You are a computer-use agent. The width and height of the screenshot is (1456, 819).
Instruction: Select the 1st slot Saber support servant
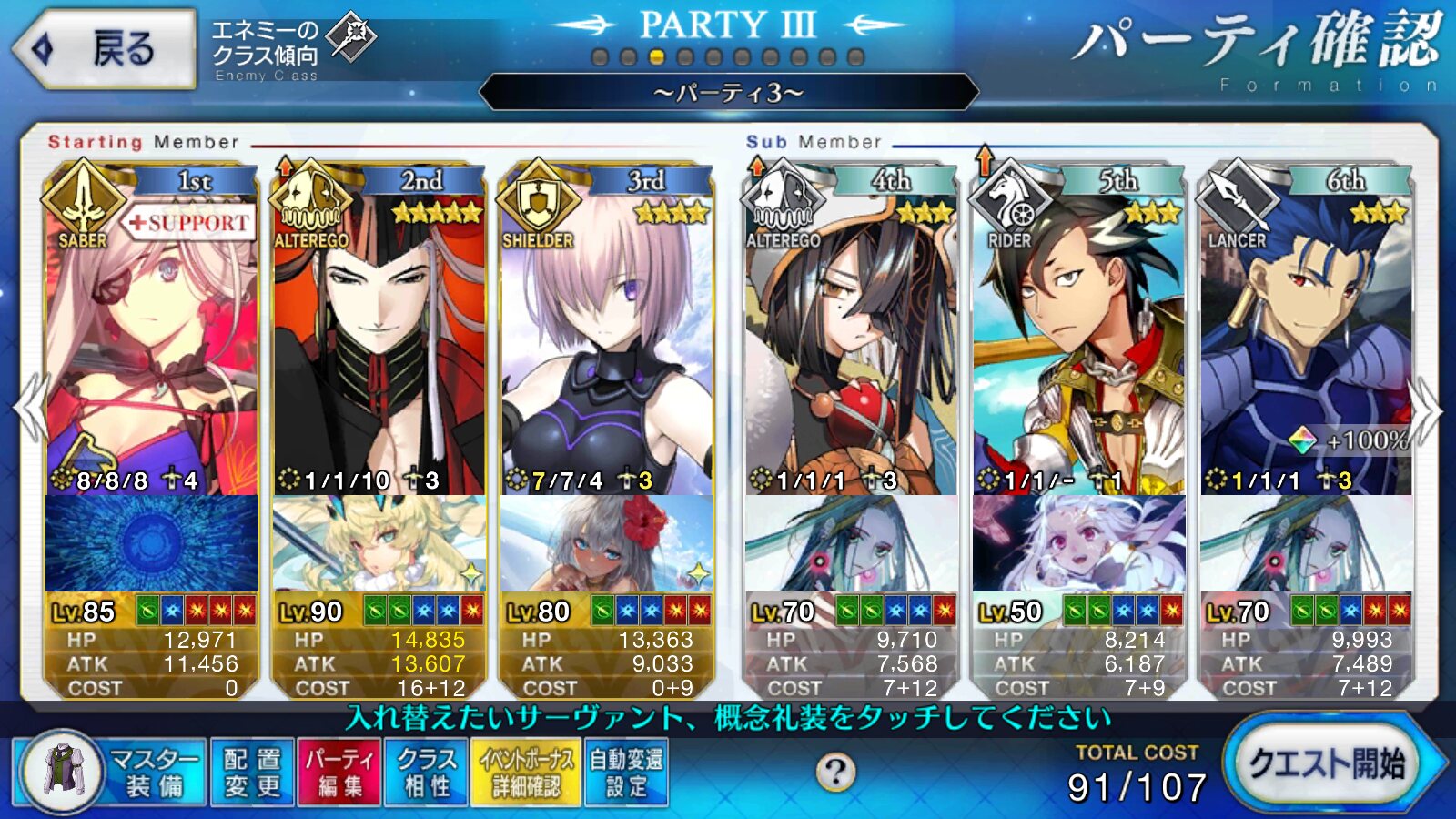click(152, 346)
